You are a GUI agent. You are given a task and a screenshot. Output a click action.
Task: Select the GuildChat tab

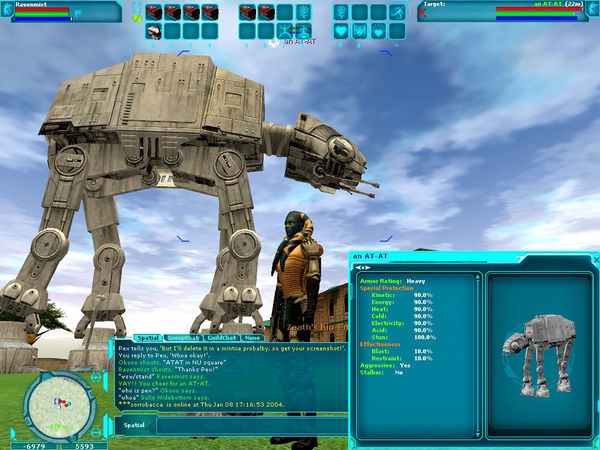tap(213, 338)
